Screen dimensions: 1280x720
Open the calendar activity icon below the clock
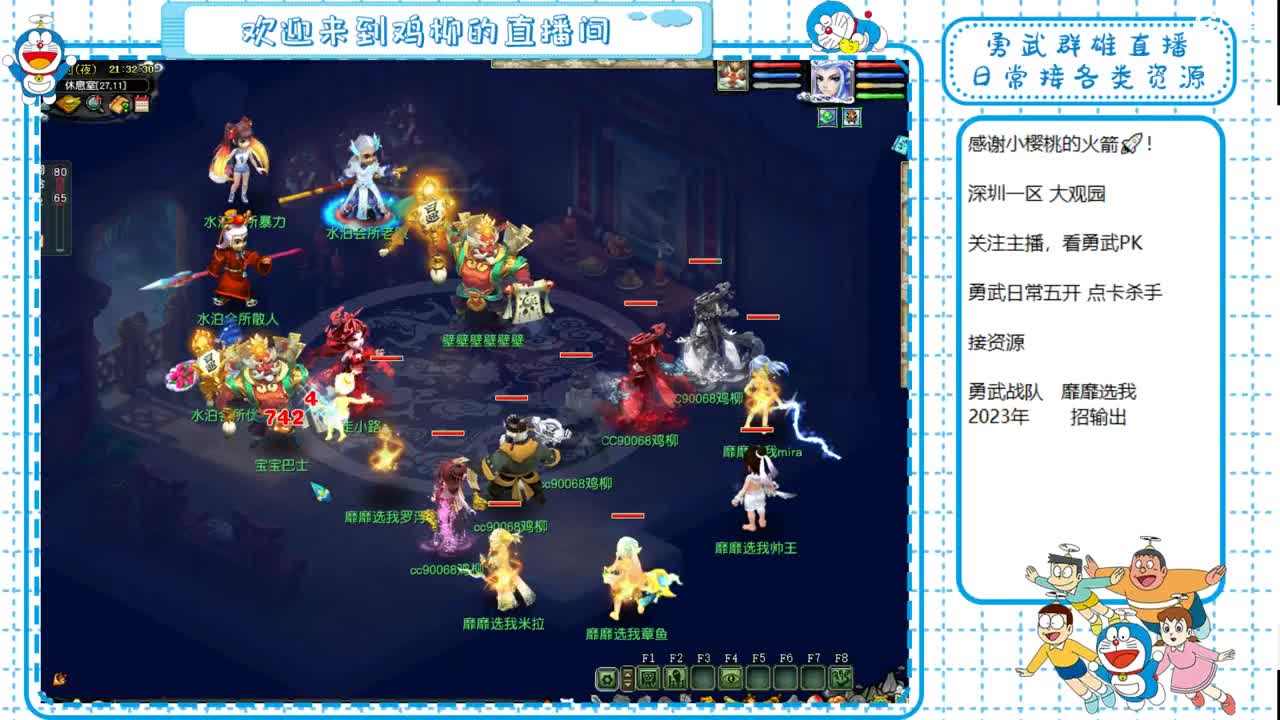point(141,103)
